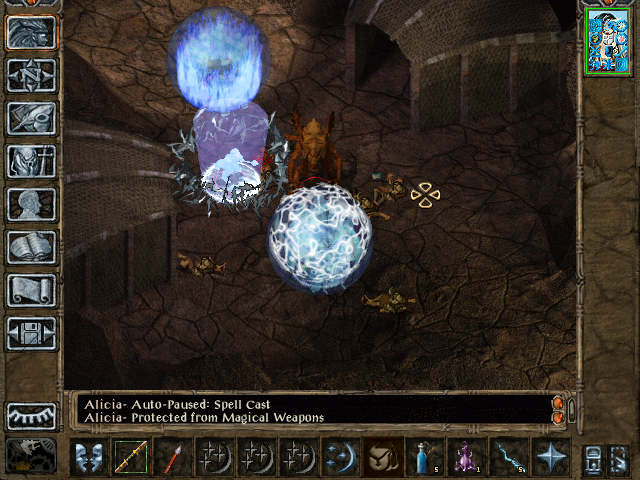Open the area map screen
The height and width of the screenshot is (480, 640).
(x=31, y=75)
